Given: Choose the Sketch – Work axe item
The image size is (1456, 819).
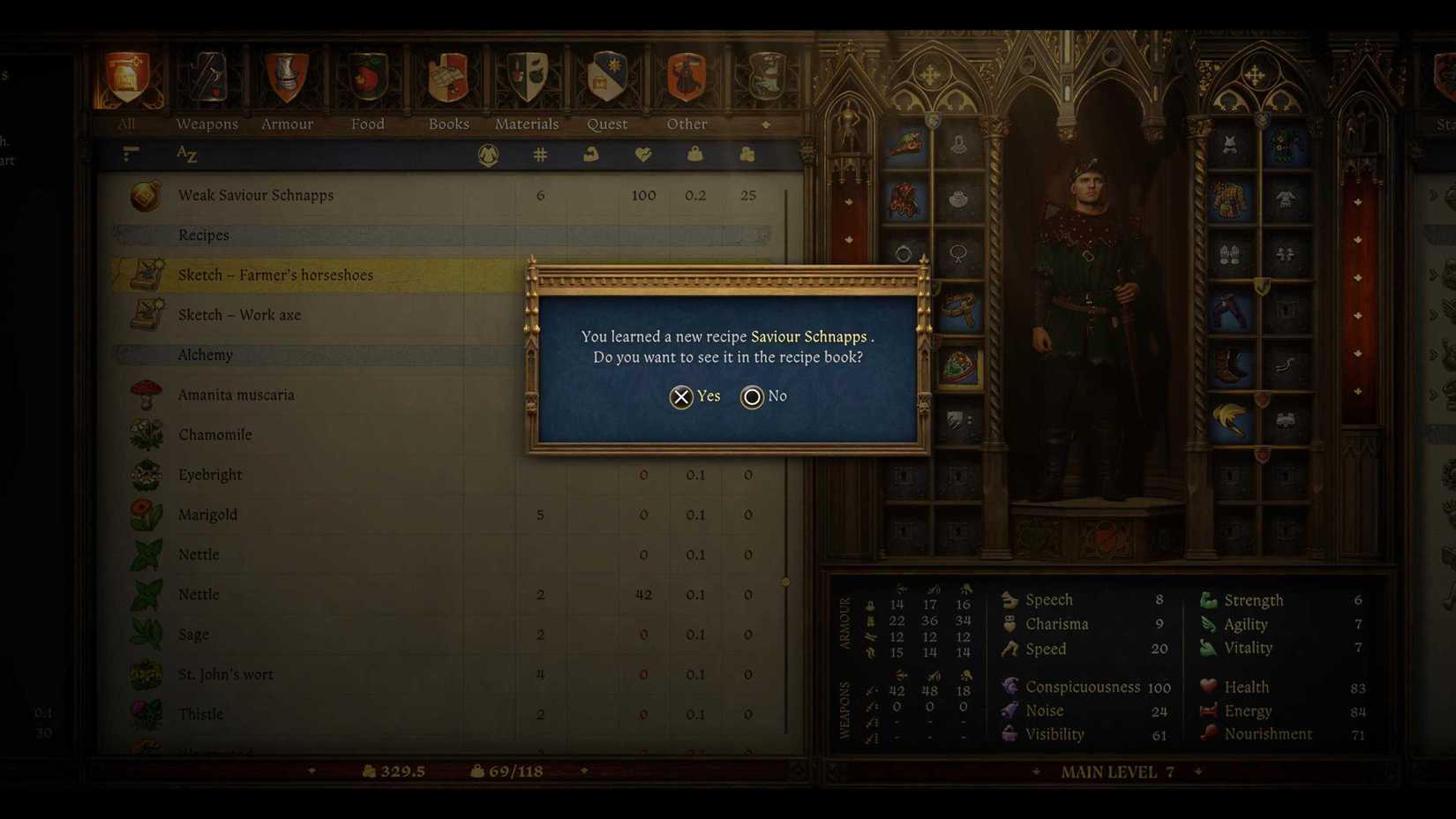Looking at the screenshot, I should click(x=239, y=315).
